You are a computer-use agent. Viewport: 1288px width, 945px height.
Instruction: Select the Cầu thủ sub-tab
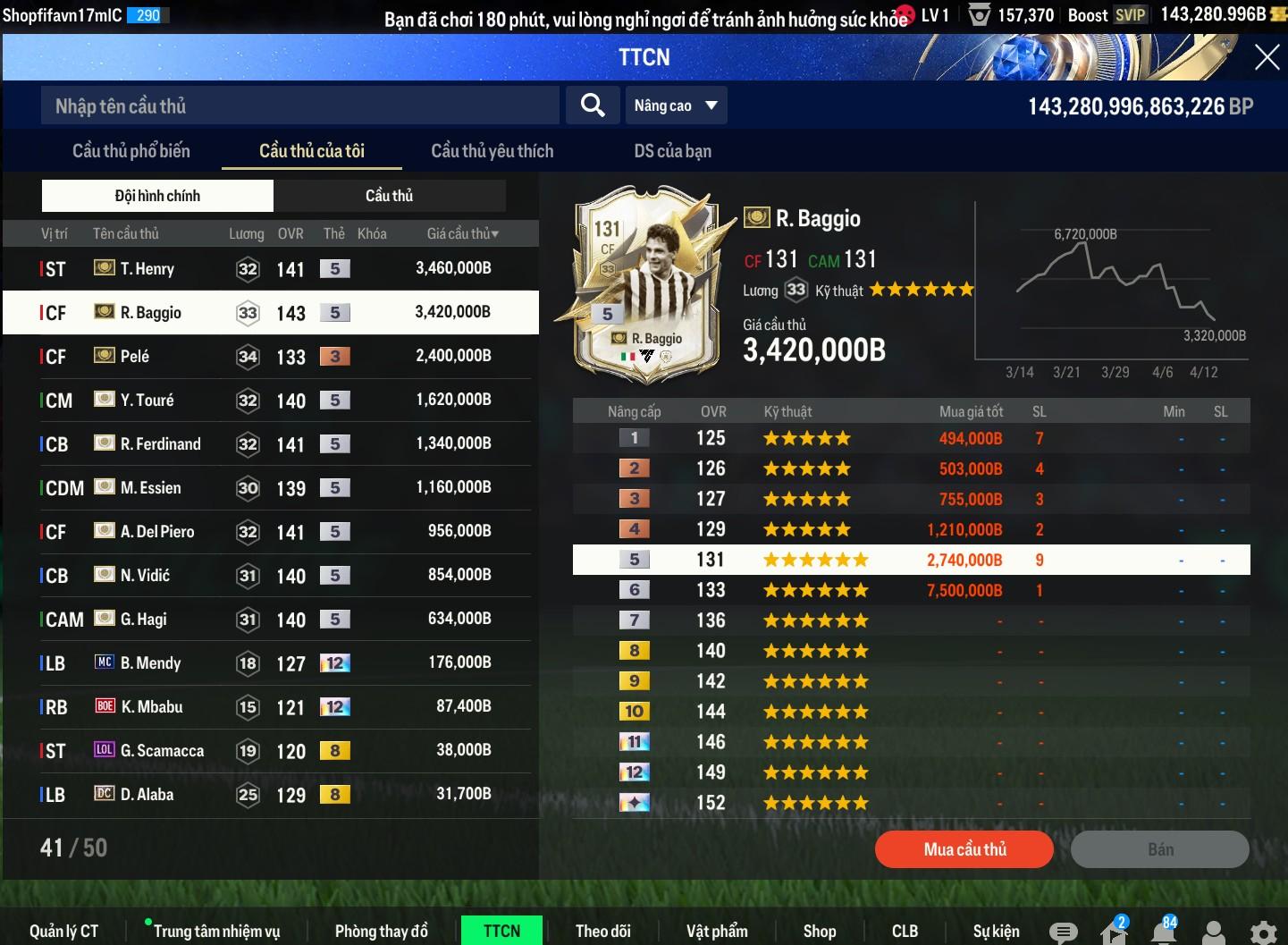point(389,196)
